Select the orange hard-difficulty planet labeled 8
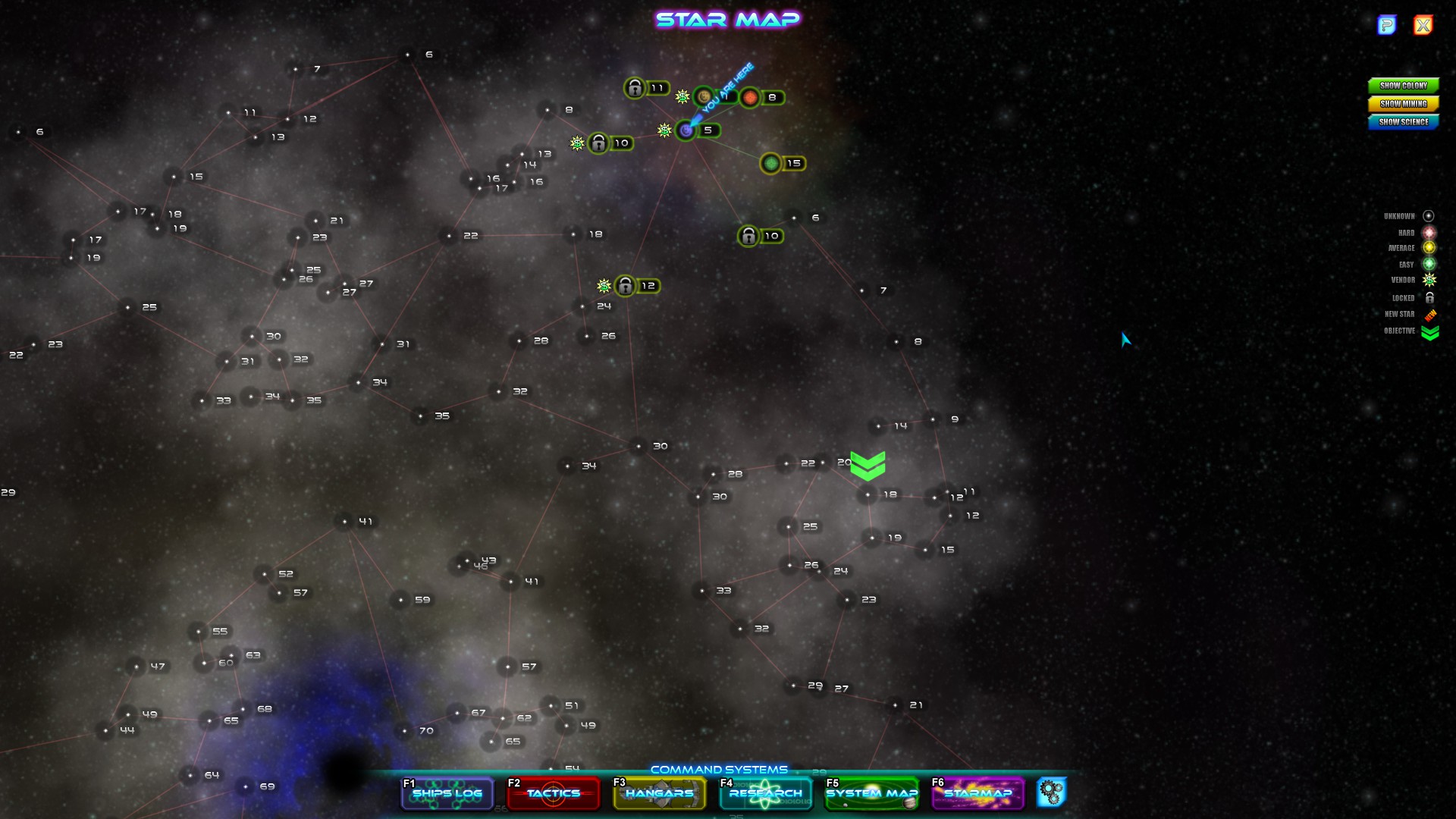Image resolution: width=1456 pixels, height=819 pixels. [x=750, y=97]
